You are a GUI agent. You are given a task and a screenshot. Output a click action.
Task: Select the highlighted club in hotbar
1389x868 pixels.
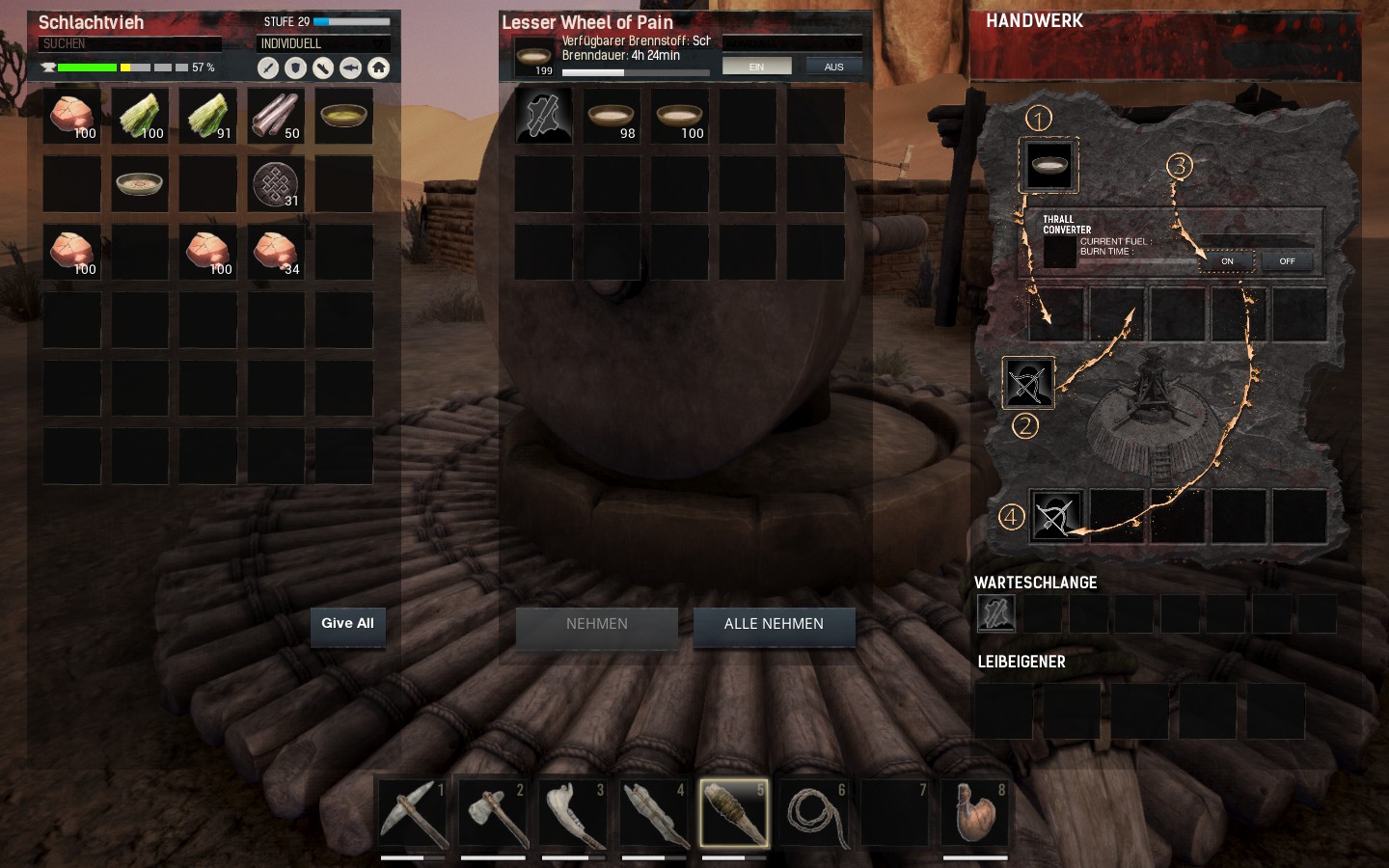click(734, 813)
